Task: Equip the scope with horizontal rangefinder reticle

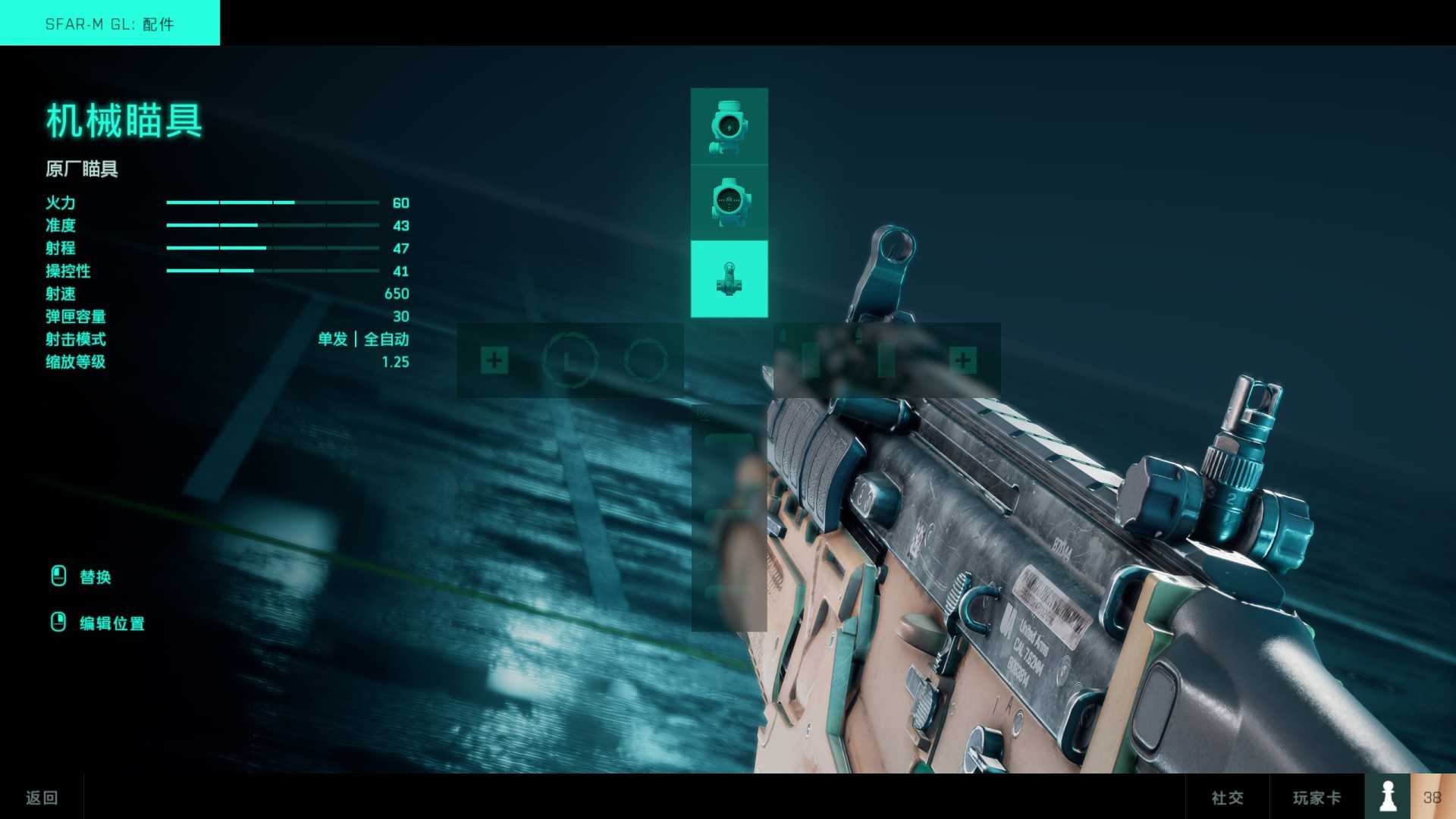Action: pos(729,202)
